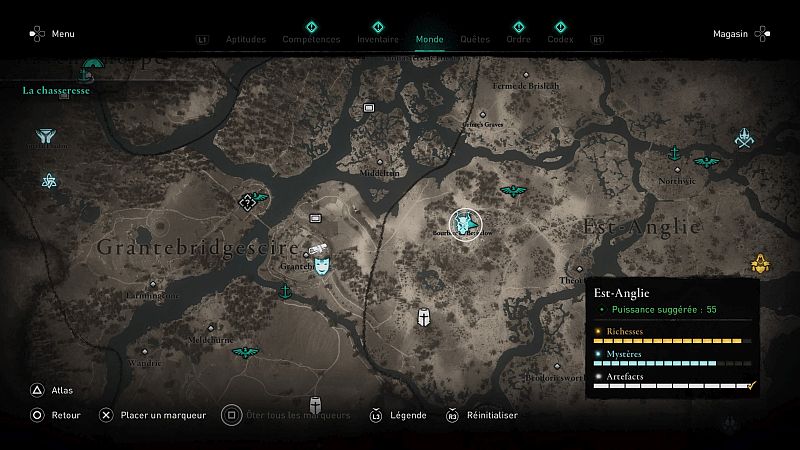800x450 pixels.
Task: Click the white helmet marker on the map
Action: (425, 317)
